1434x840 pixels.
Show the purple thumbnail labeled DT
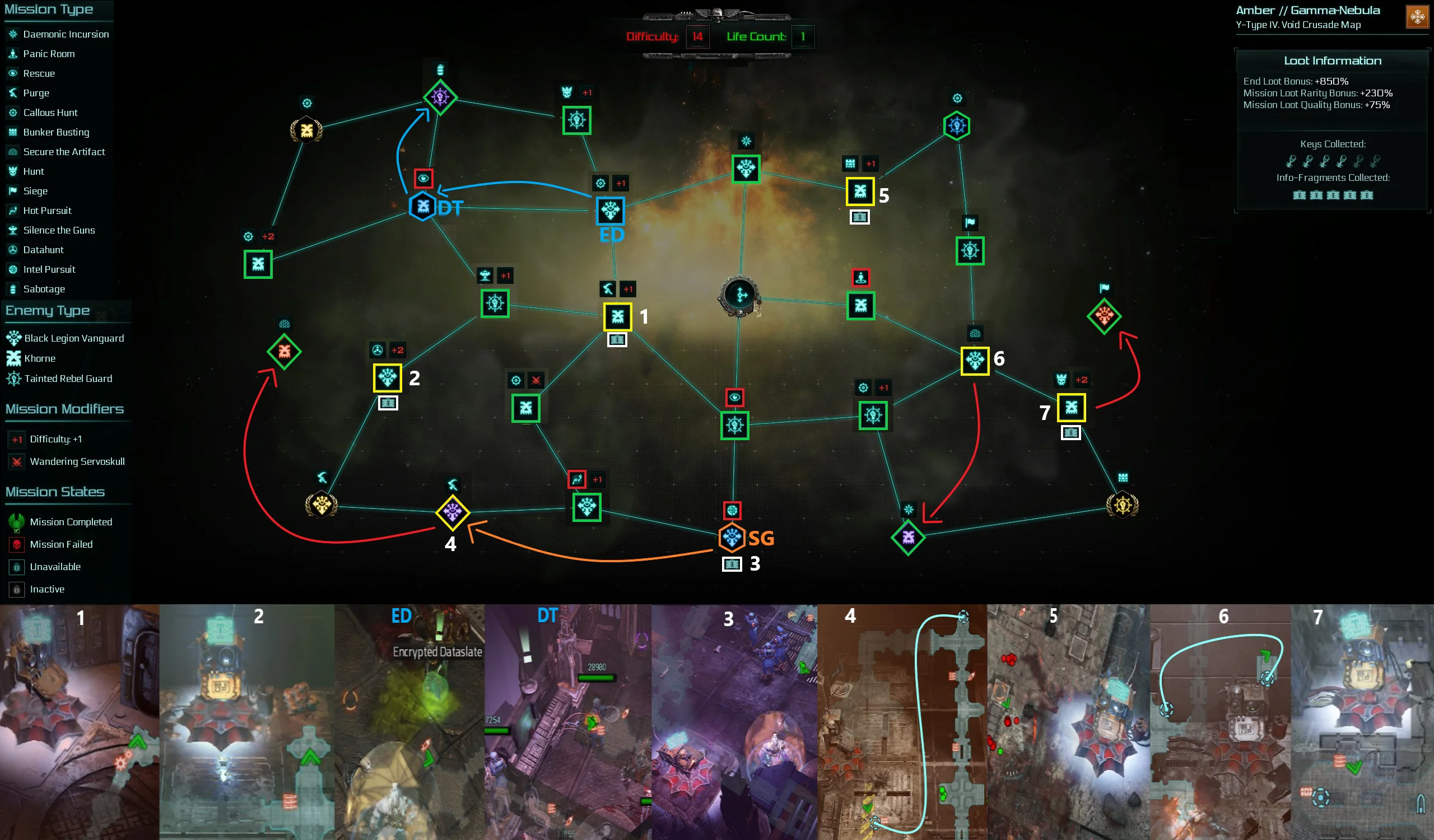[x=568, y=722]
